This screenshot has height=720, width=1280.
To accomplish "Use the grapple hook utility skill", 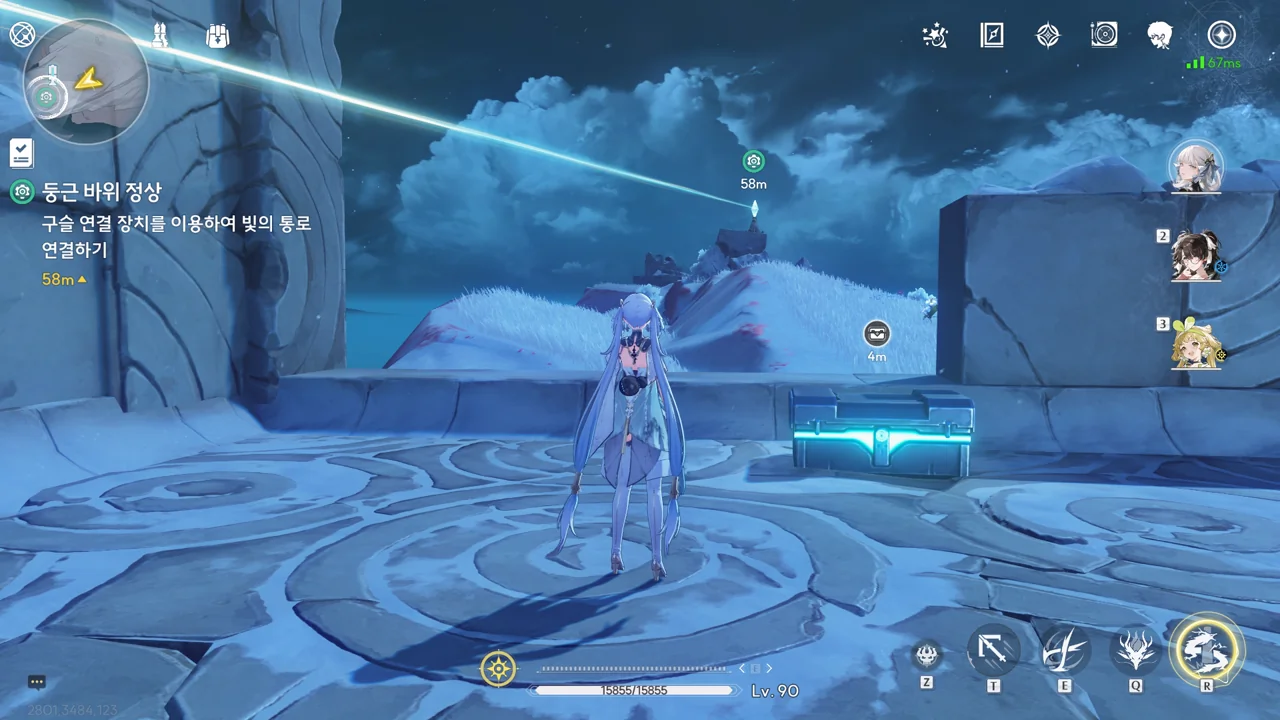I will click(x=993, y=650).
